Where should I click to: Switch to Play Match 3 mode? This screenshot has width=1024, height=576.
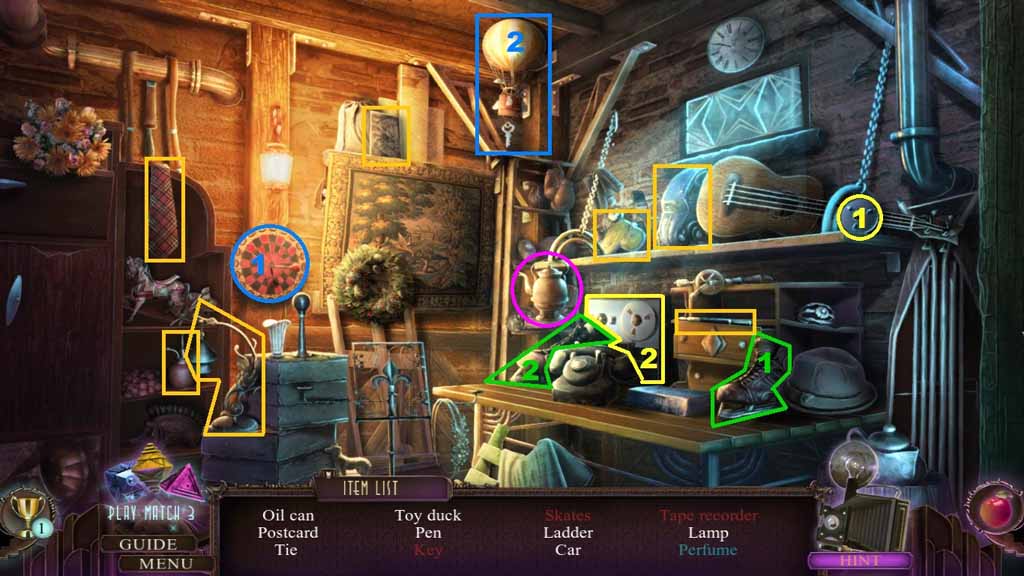(151, 513)
